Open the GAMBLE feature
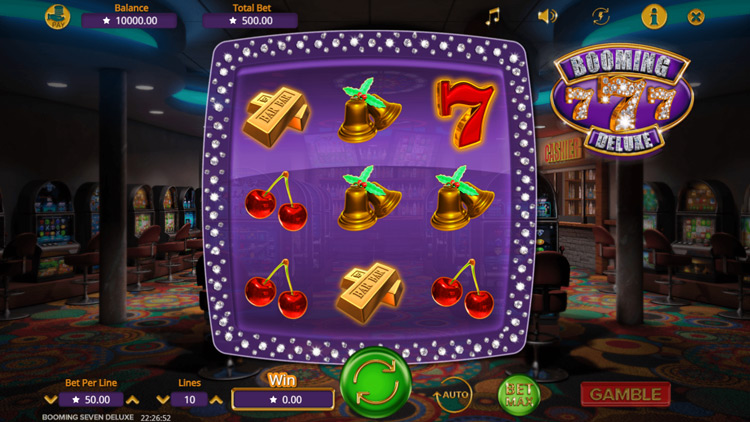The width and height of the screenshot is (750, 422). 625,394
